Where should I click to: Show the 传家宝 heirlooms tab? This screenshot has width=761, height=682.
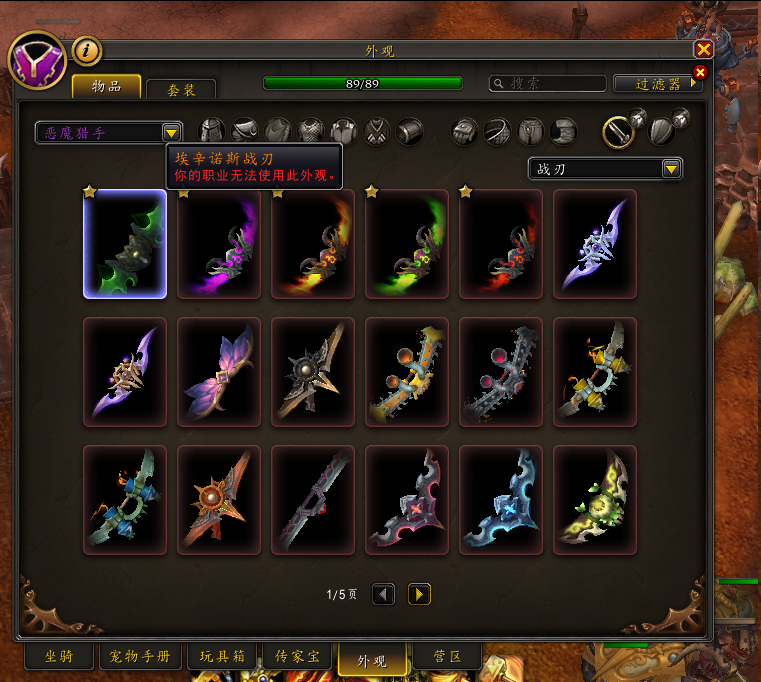(297, 657)
